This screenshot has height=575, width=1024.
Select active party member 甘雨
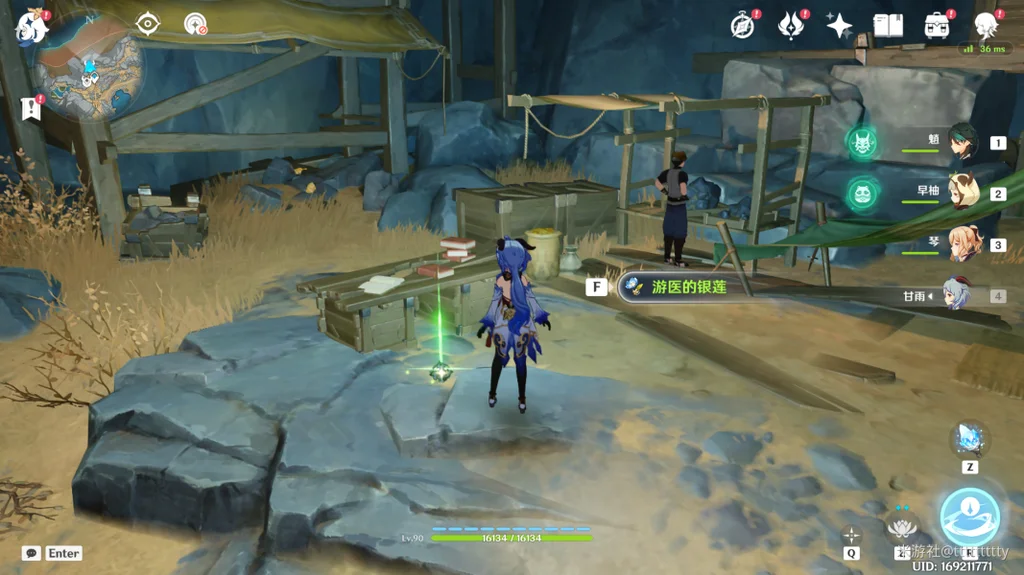[958, 296]
